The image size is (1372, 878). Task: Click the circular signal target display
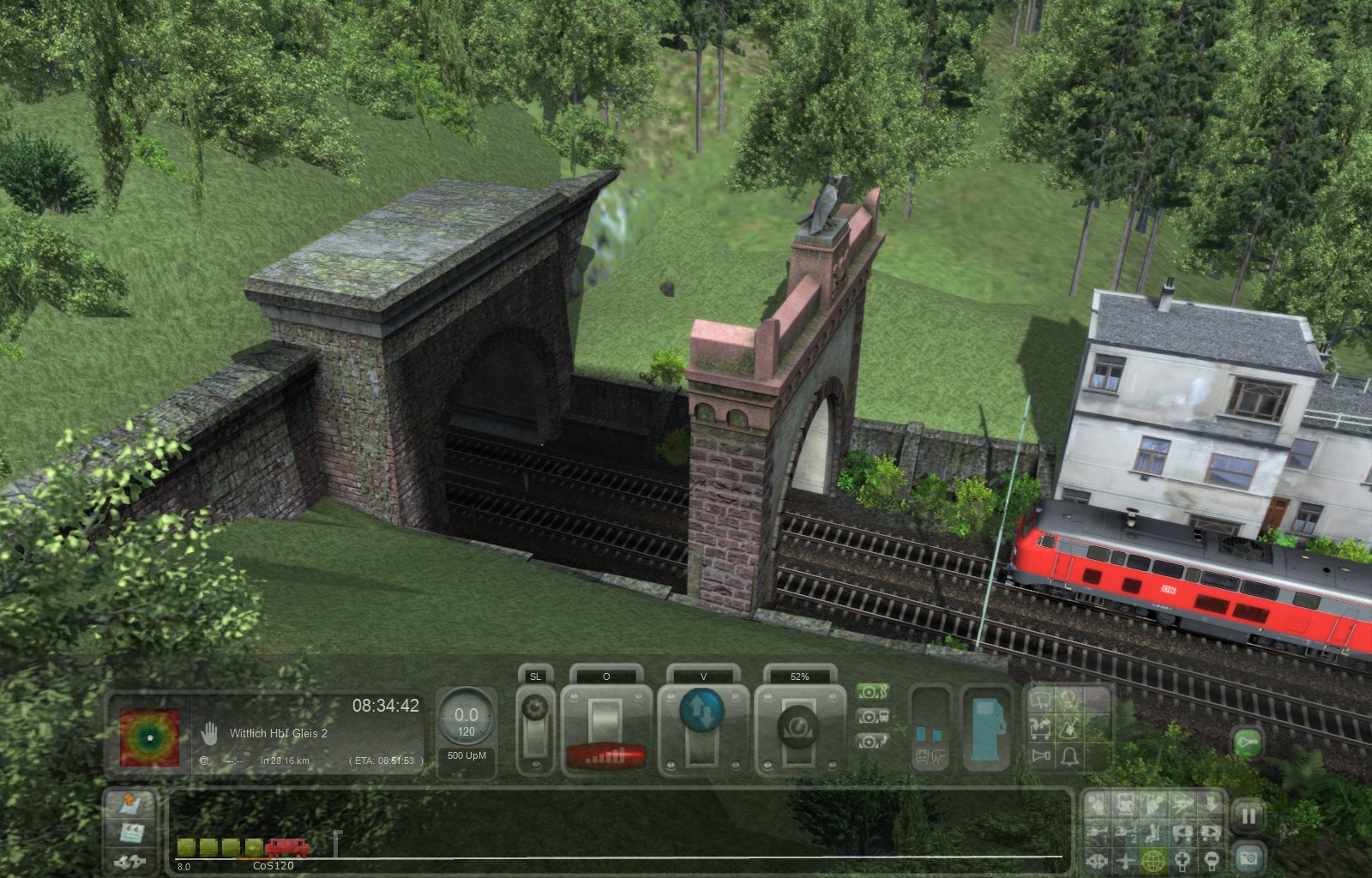coord(150,737)
